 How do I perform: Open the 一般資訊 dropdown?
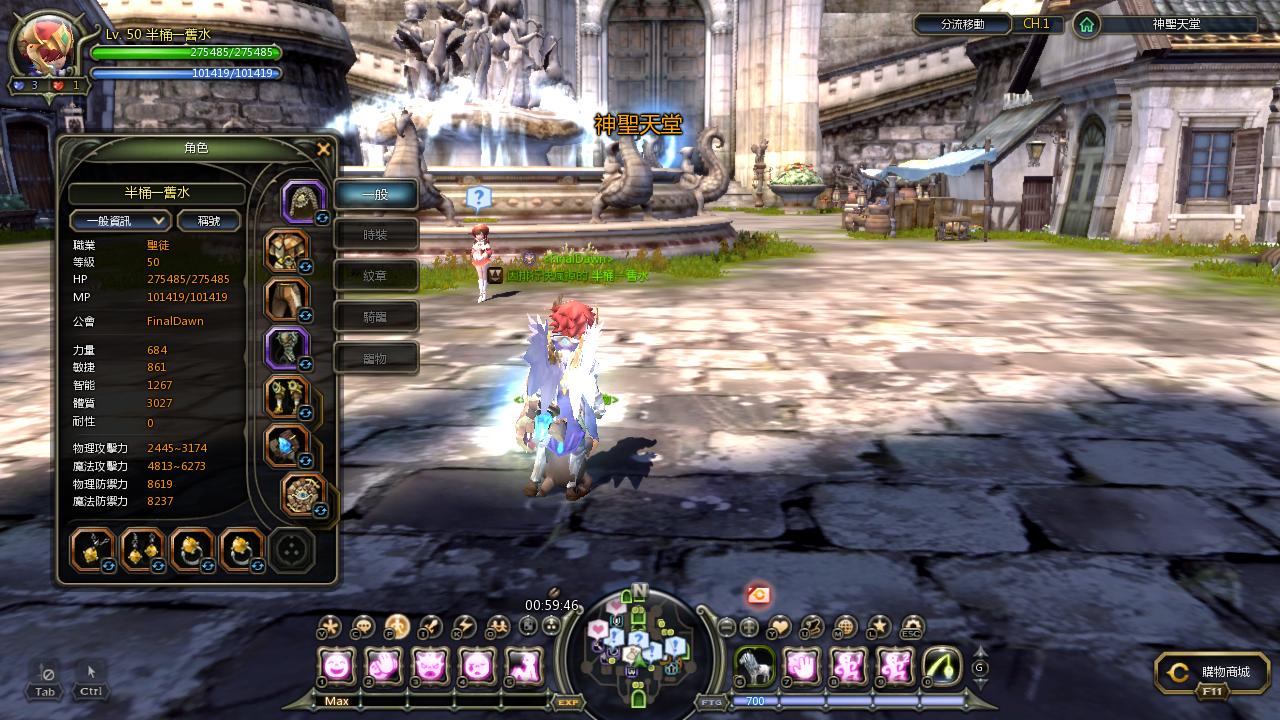[x=120, y=221]
